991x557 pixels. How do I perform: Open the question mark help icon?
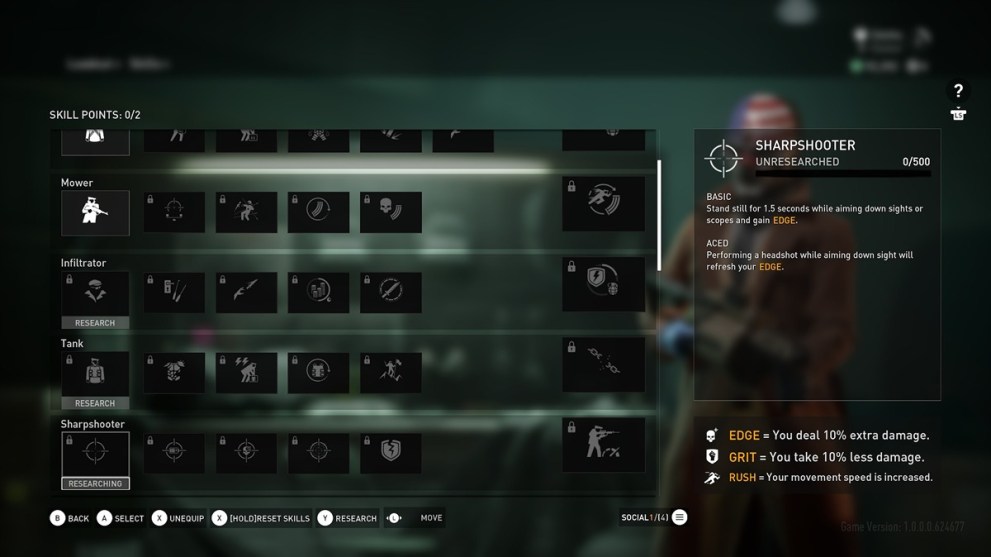[958, 91]
